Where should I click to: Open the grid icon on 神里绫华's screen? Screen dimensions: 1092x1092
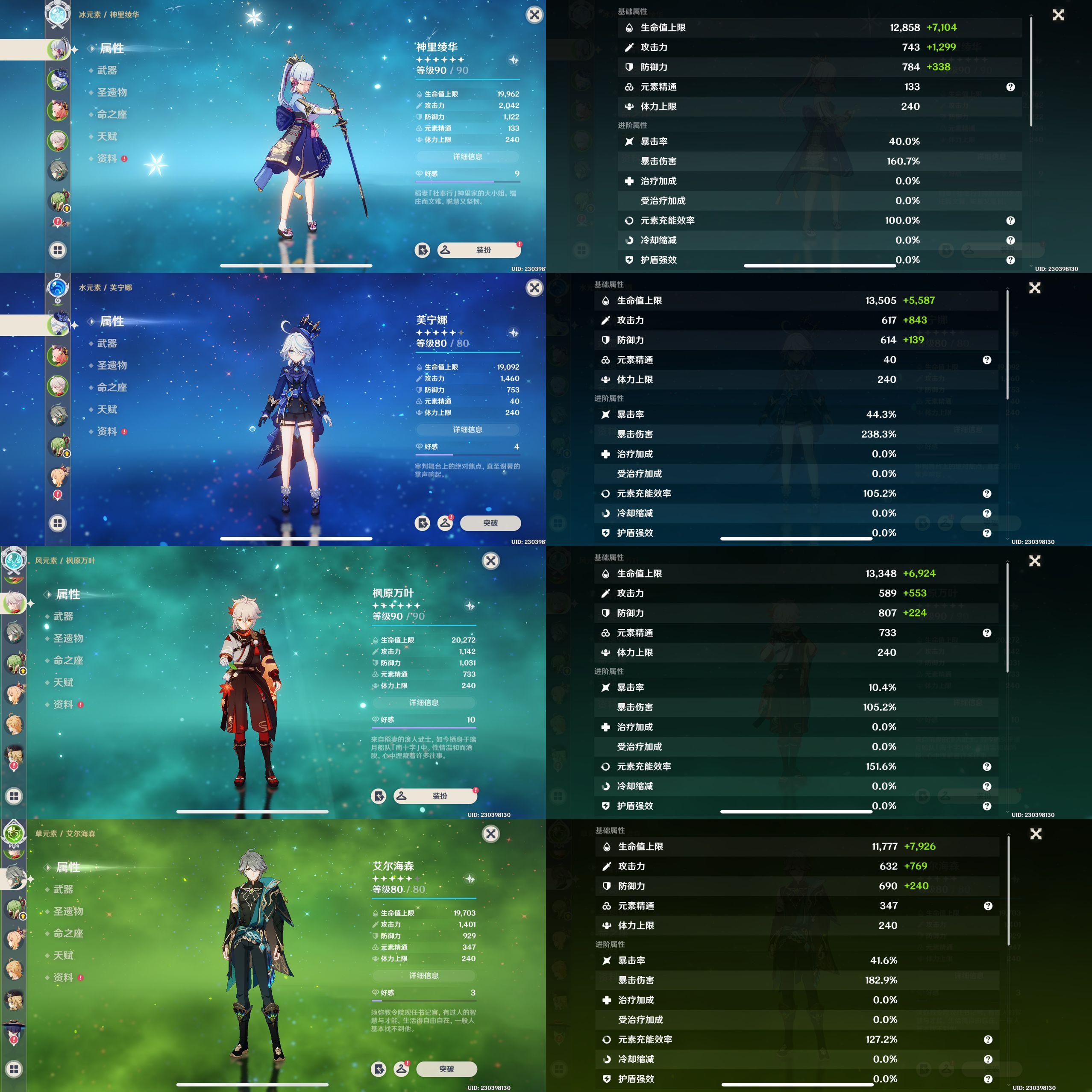[58, 250]
